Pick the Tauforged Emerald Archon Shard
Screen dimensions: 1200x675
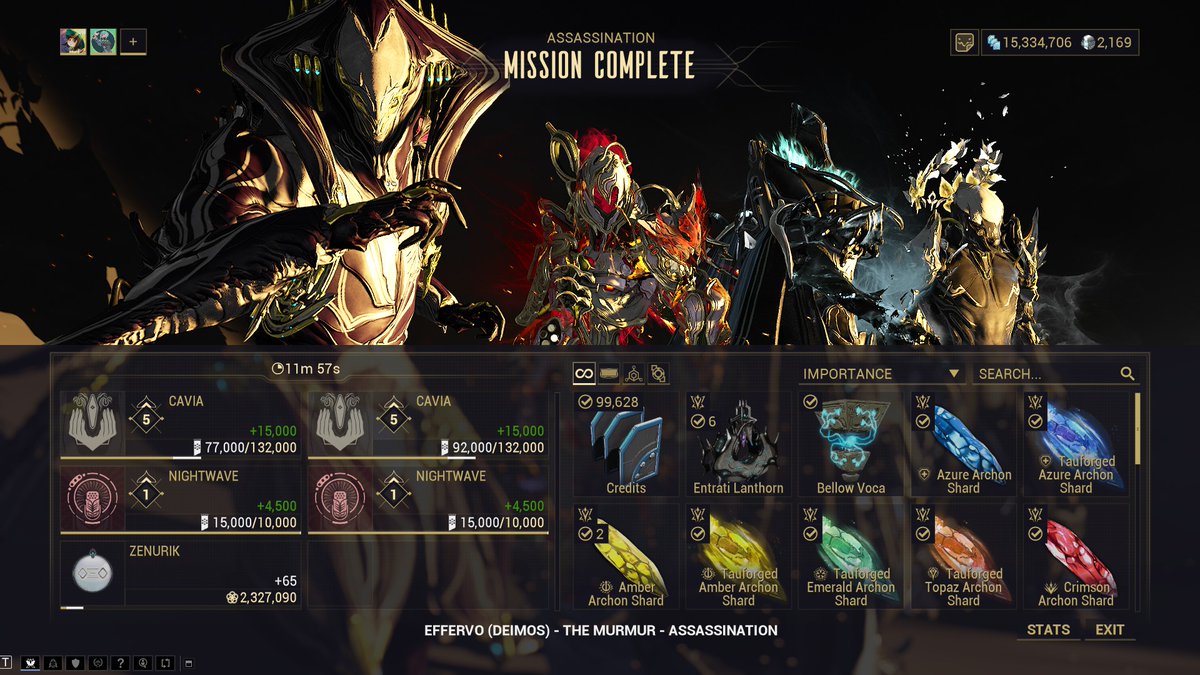pyautogui.click(x=851, y=557)
